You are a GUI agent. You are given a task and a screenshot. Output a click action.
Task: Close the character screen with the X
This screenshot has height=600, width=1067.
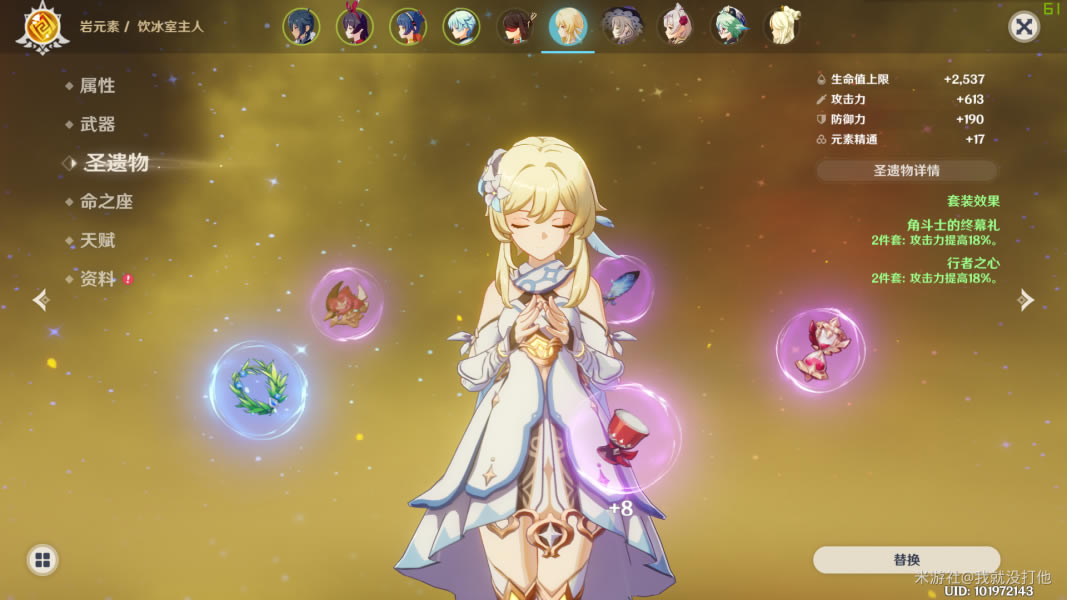click(x=1023, y=27)
